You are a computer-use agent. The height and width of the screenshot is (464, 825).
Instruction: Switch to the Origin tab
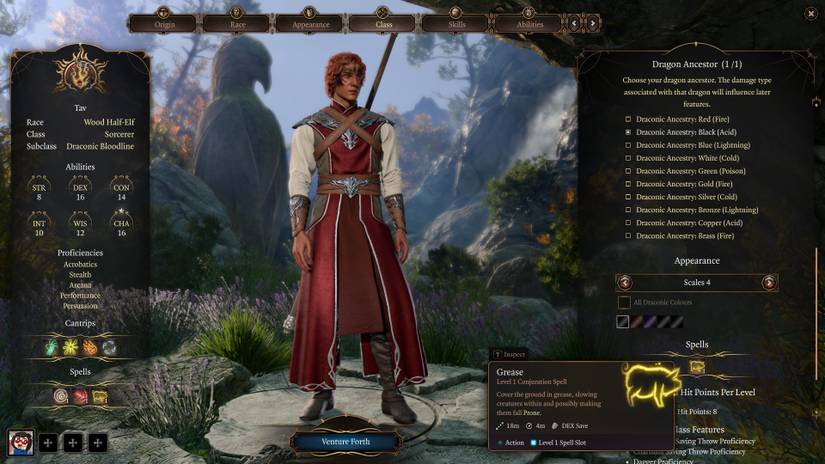[x=164, y=23]
